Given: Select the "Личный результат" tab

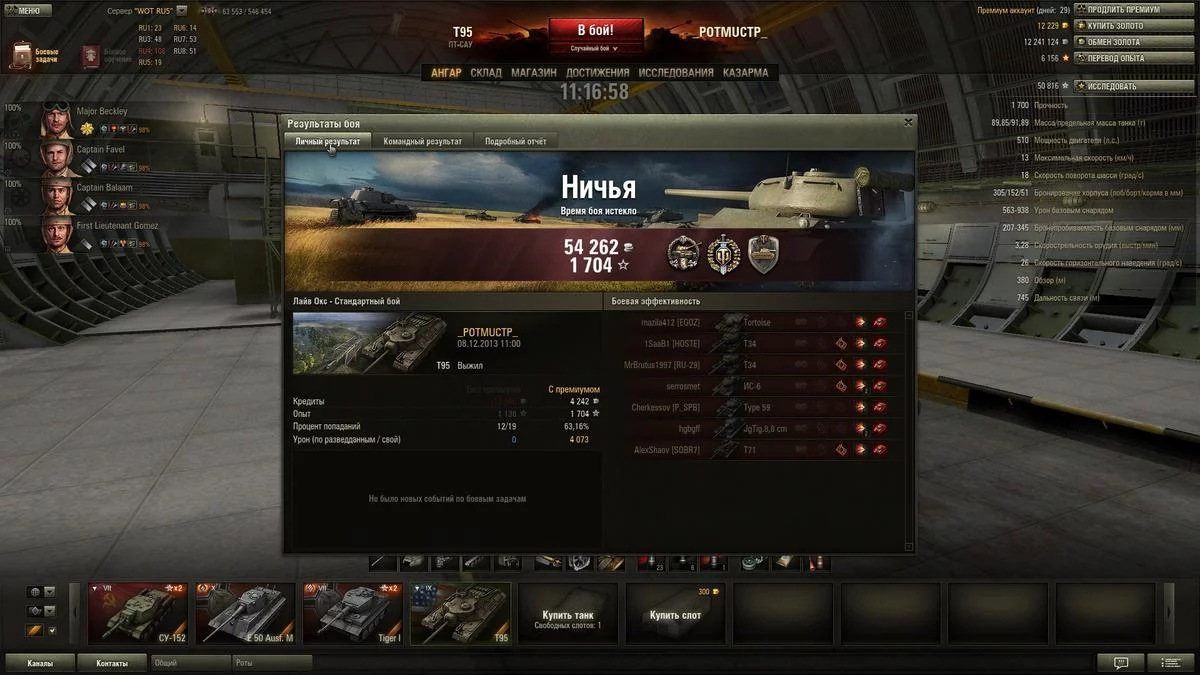Looking at the screenshot, I should click(328, 142).
